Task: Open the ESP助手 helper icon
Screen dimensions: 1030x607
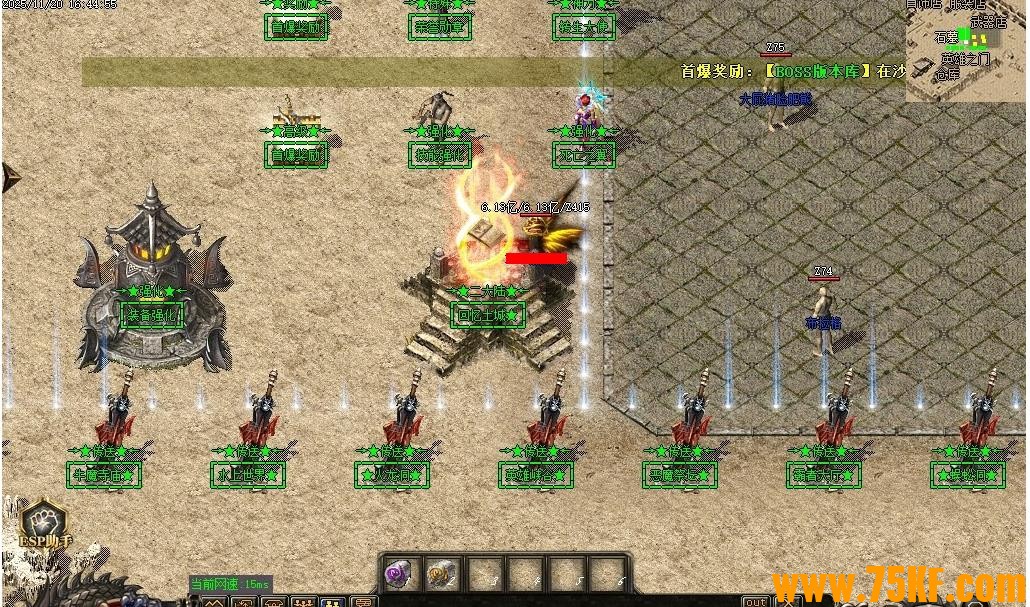Action: (x=44, y=524)
